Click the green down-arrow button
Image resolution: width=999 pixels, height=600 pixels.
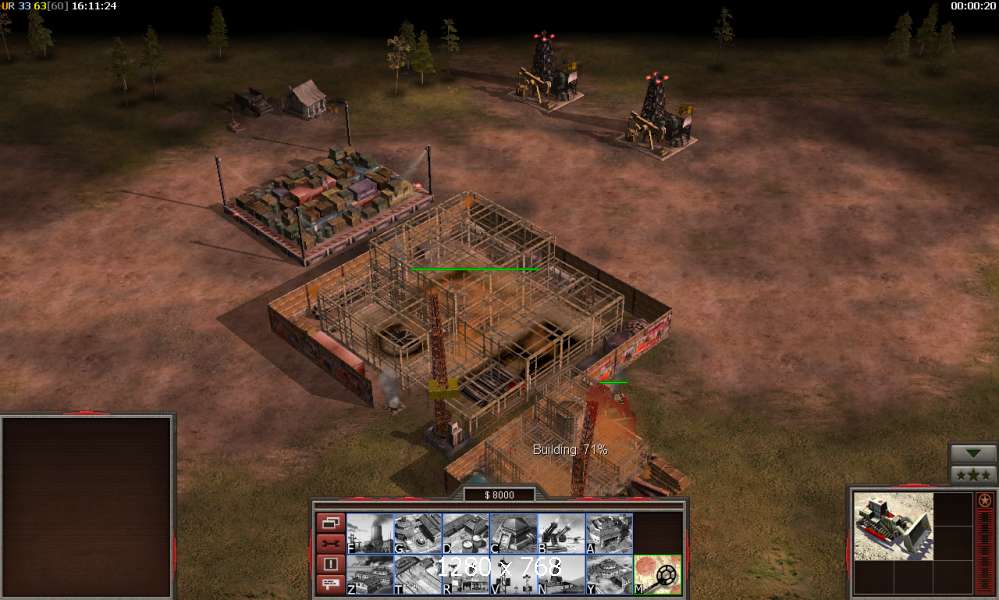(973, 453)
